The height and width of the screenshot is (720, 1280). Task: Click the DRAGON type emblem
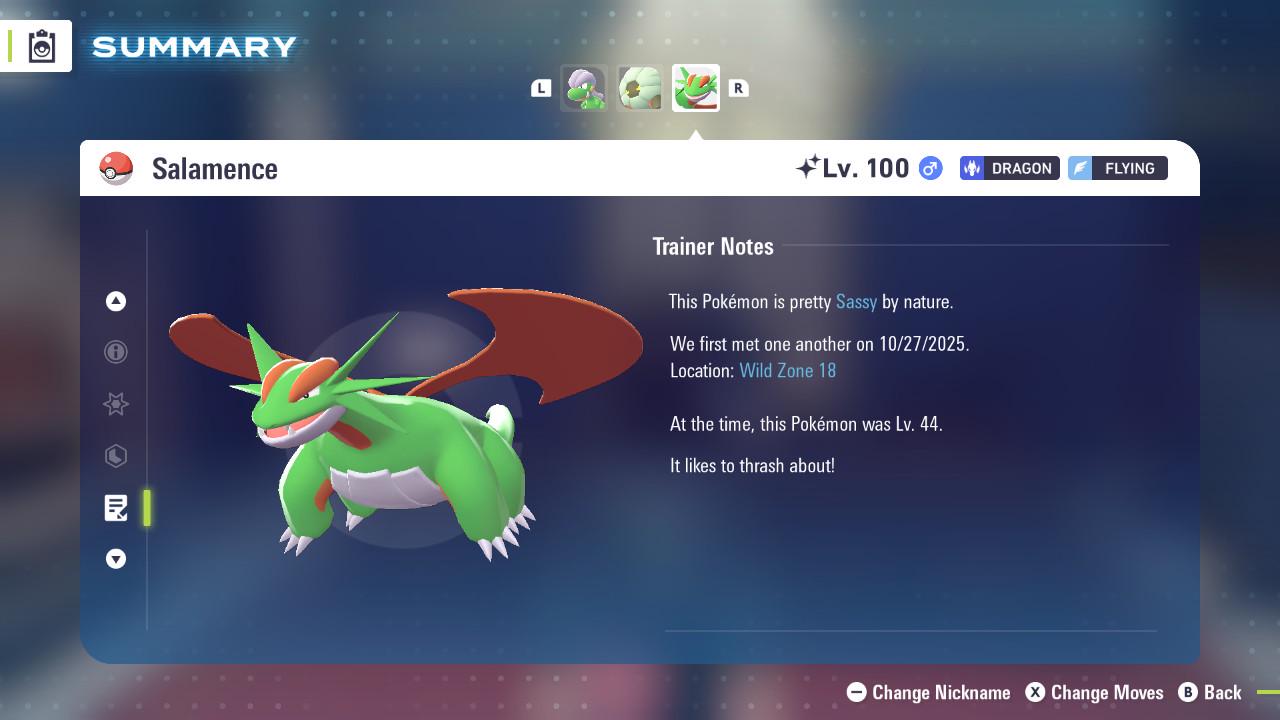pos(1009,168)
